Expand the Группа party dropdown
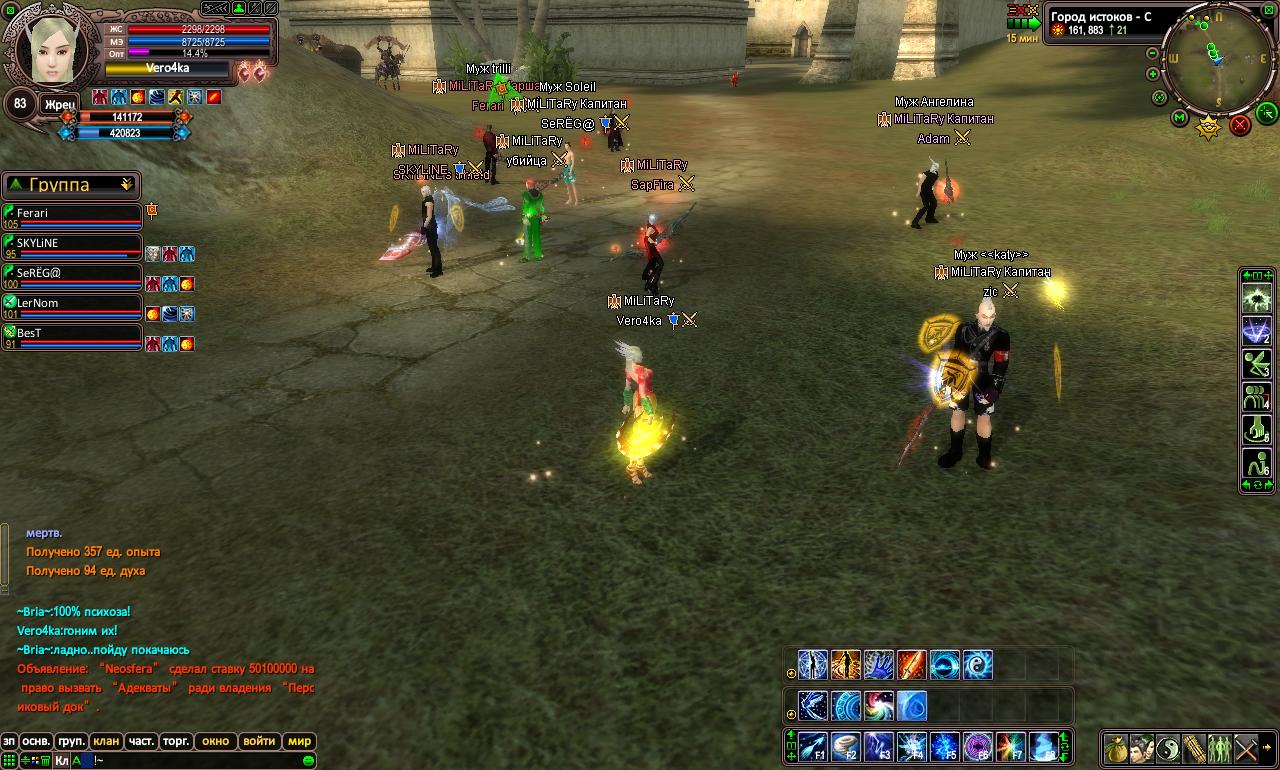The width and height of the screenshot is (1280, 770). (x=126, y=185)
